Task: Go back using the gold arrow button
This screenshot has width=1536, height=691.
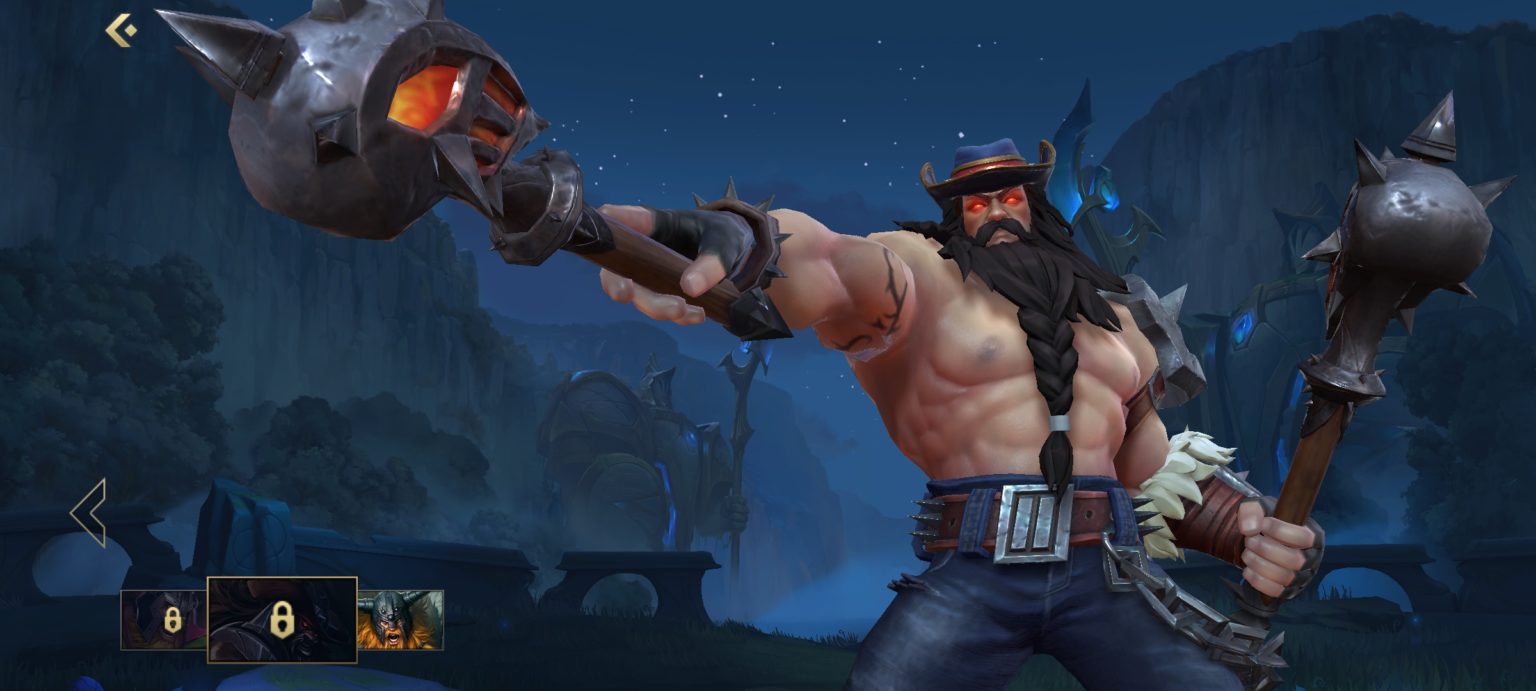Action: coord(121,30)
